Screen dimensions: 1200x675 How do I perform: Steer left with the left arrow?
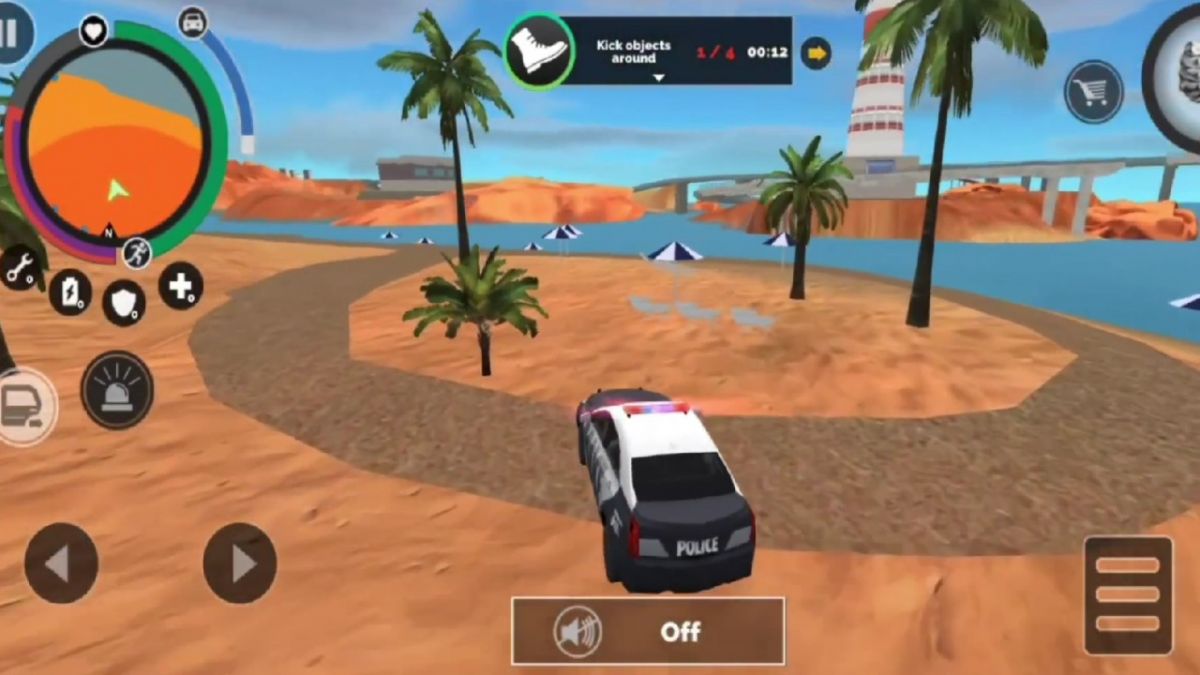point(61,563)
